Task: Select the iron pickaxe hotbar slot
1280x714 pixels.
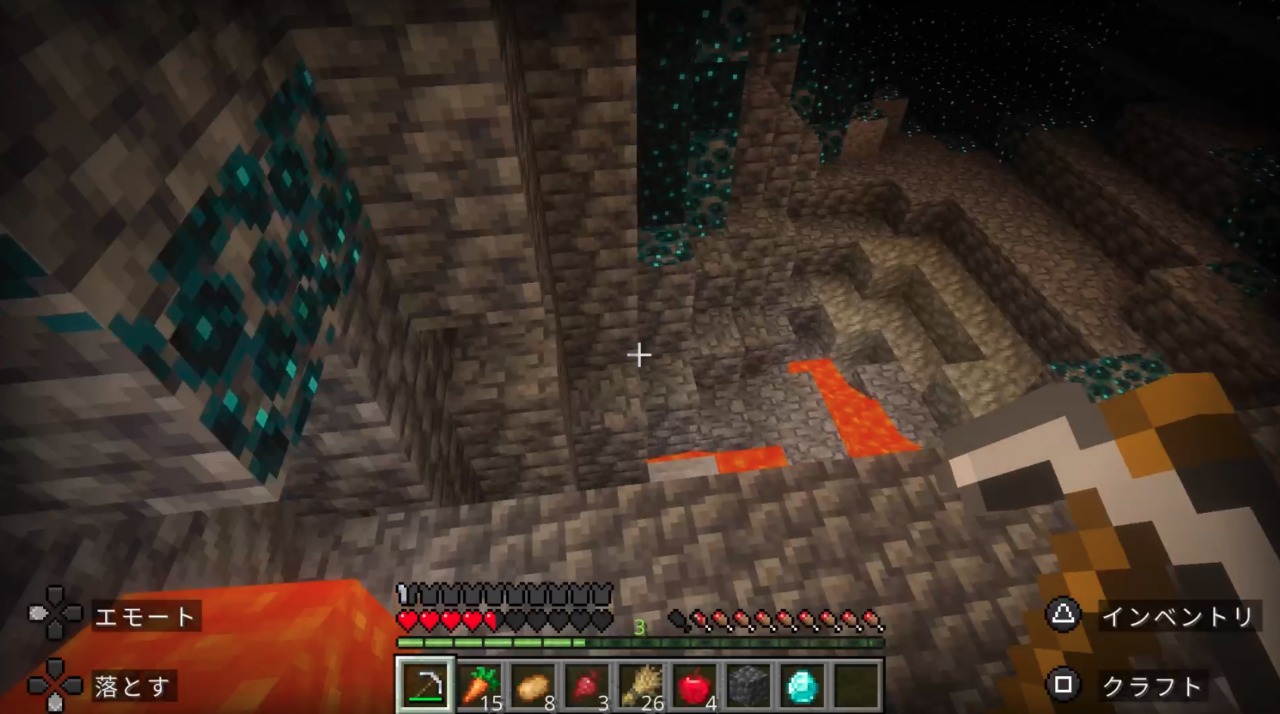Action: pyautogui.click(x=426, y=685)
